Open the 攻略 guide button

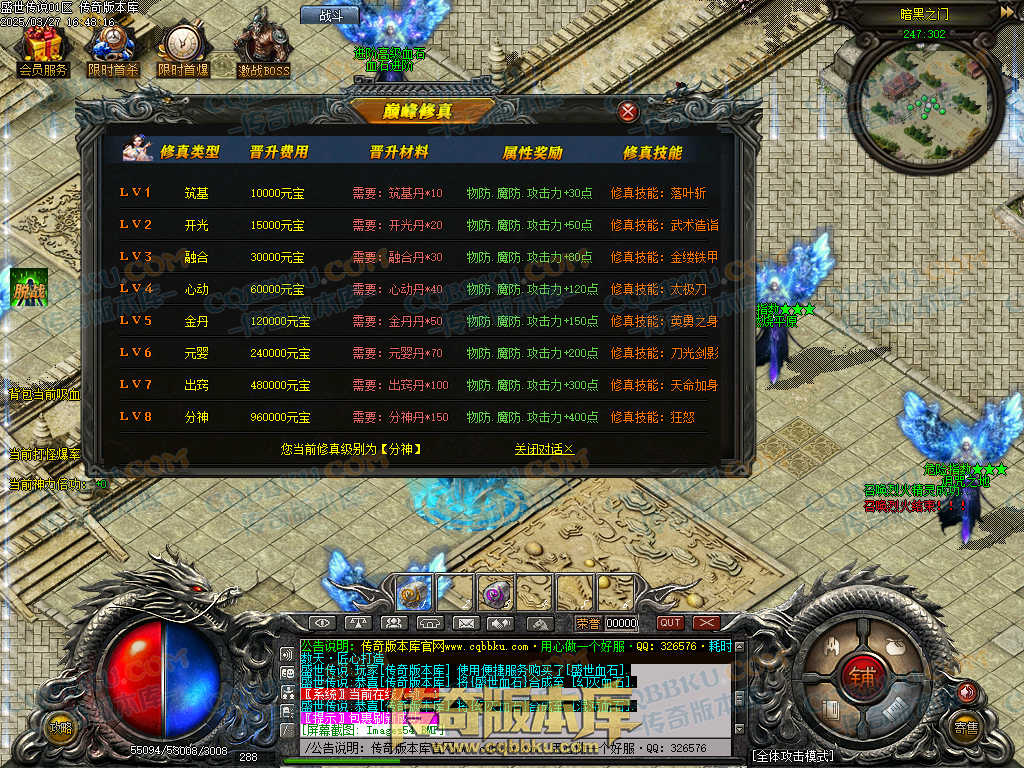click(x=62, y=728)
